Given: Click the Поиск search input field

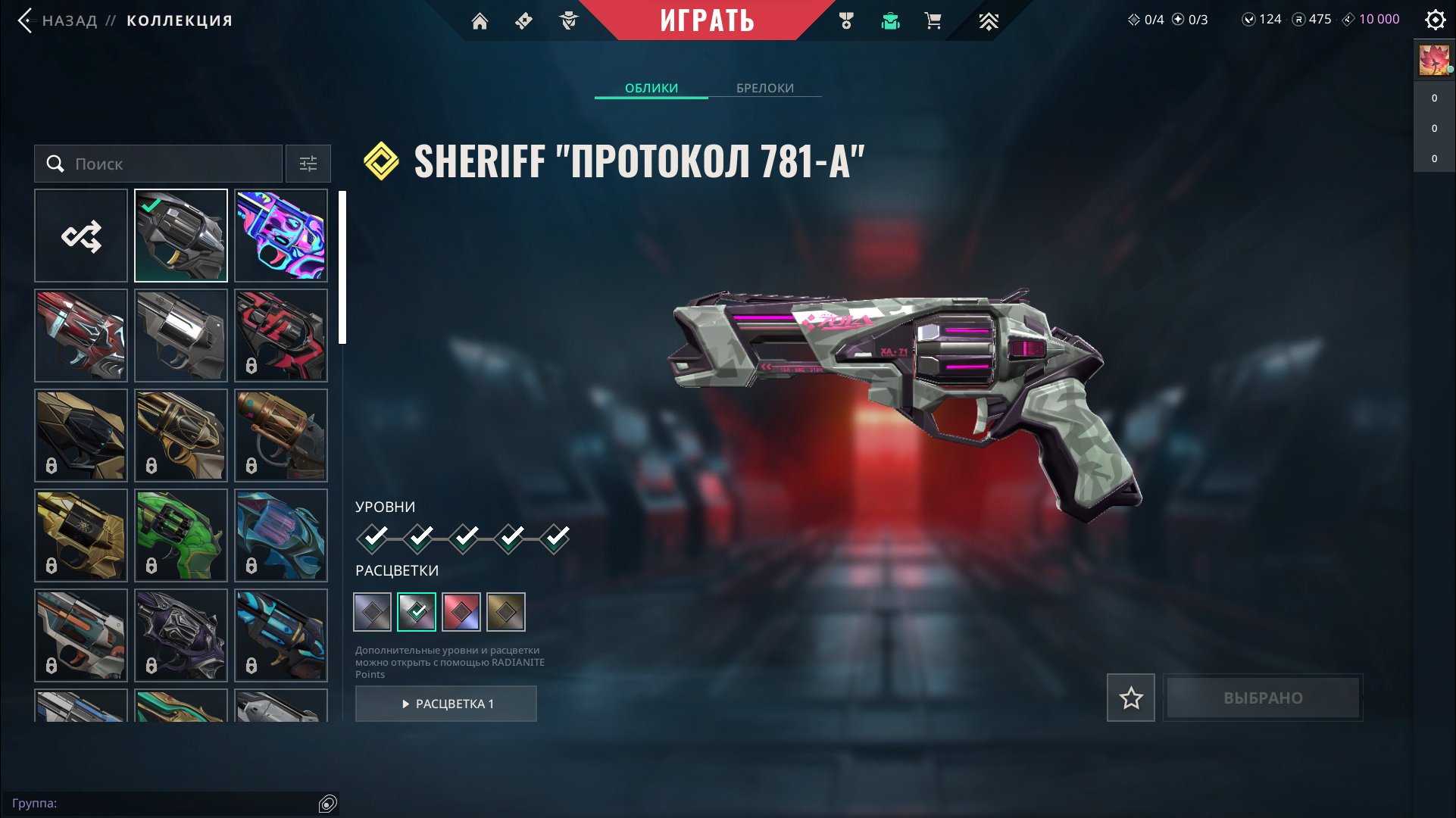Looking at the screenshot, I should point(159,163).
